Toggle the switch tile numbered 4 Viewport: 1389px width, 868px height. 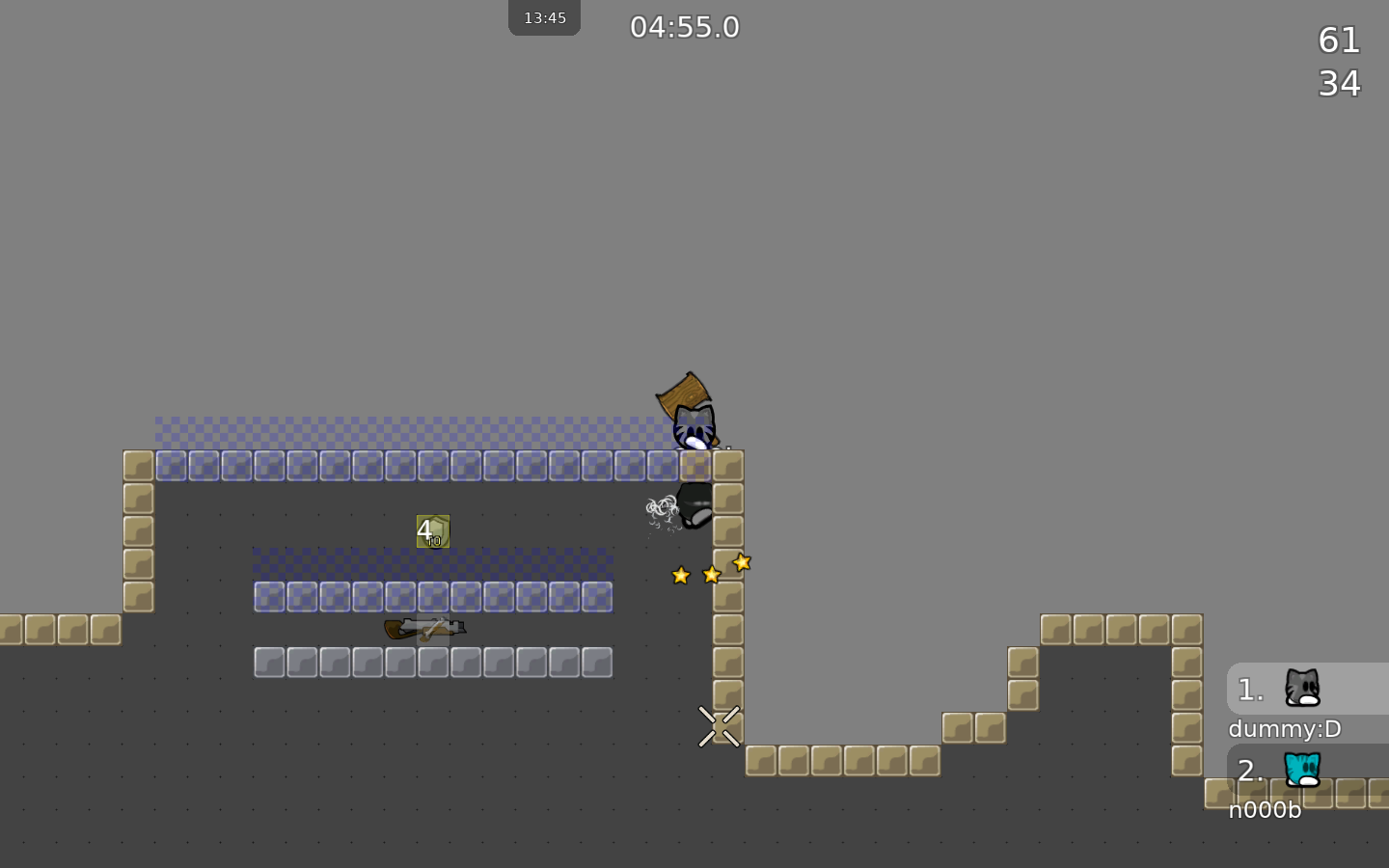431,530
